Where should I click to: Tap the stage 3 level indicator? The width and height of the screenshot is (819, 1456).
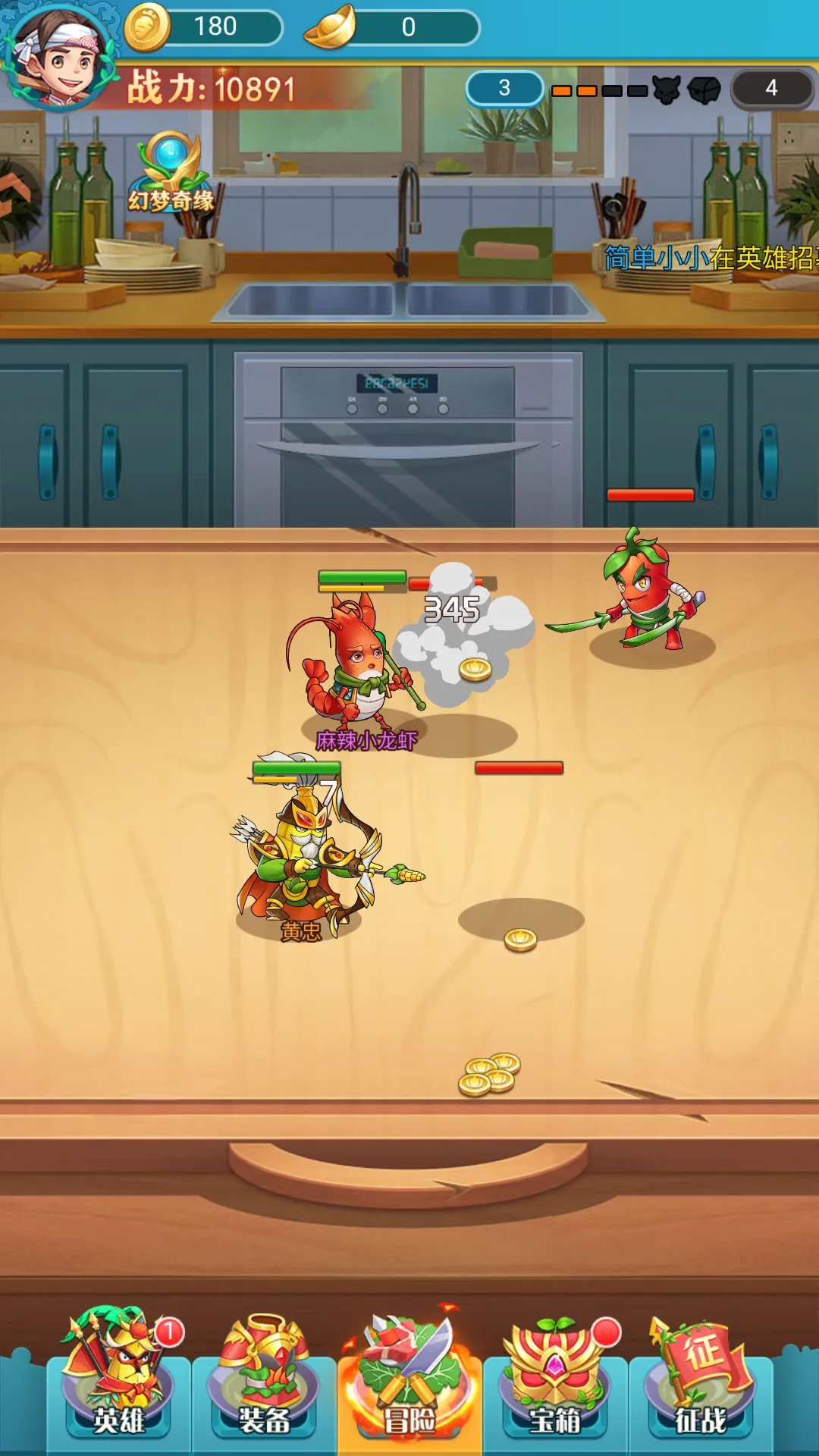coord(504,89)
